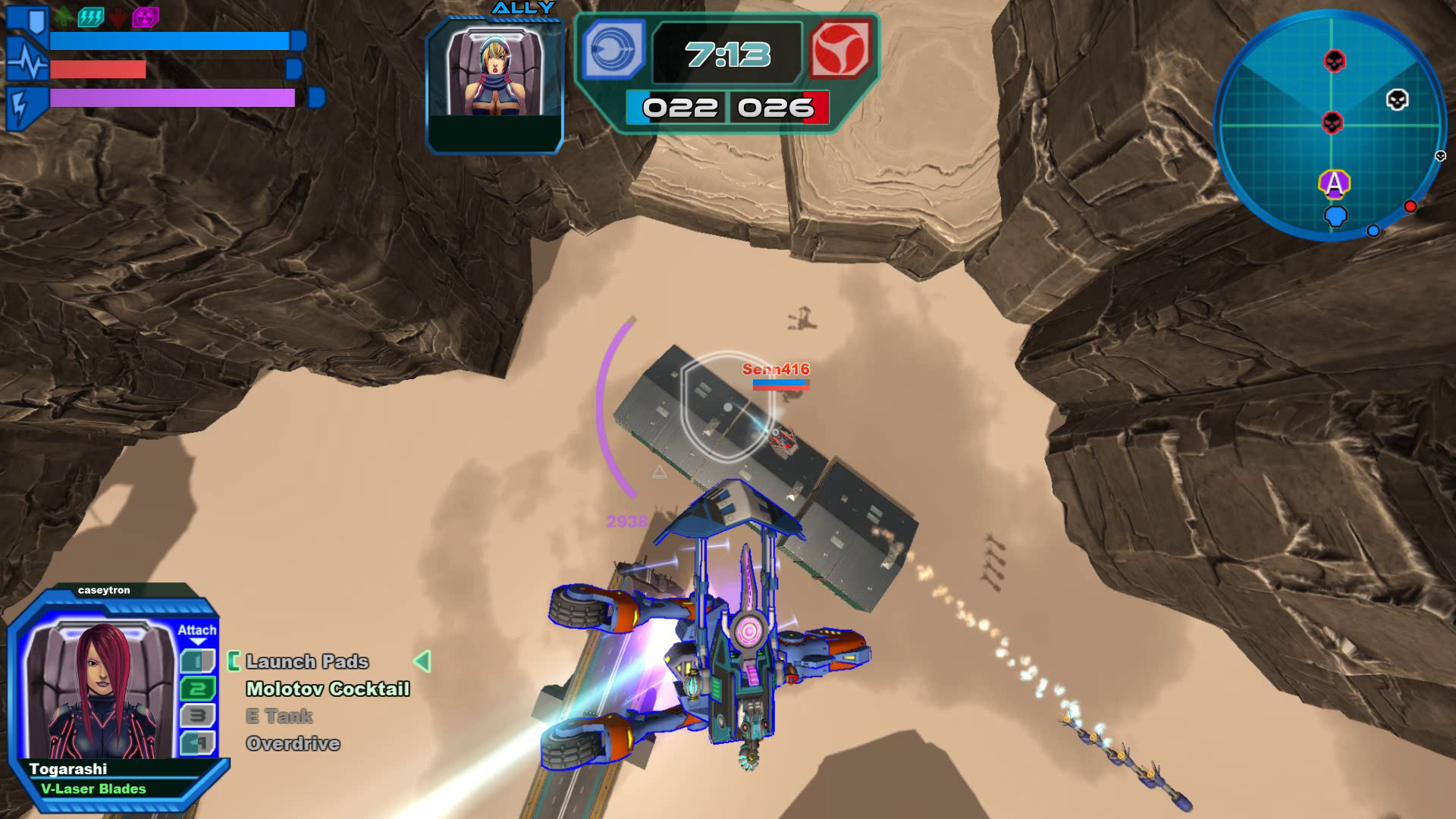
Task: Select the magenta radiation debuff icon
Action: pyautogui.click(x=146, y=17)
